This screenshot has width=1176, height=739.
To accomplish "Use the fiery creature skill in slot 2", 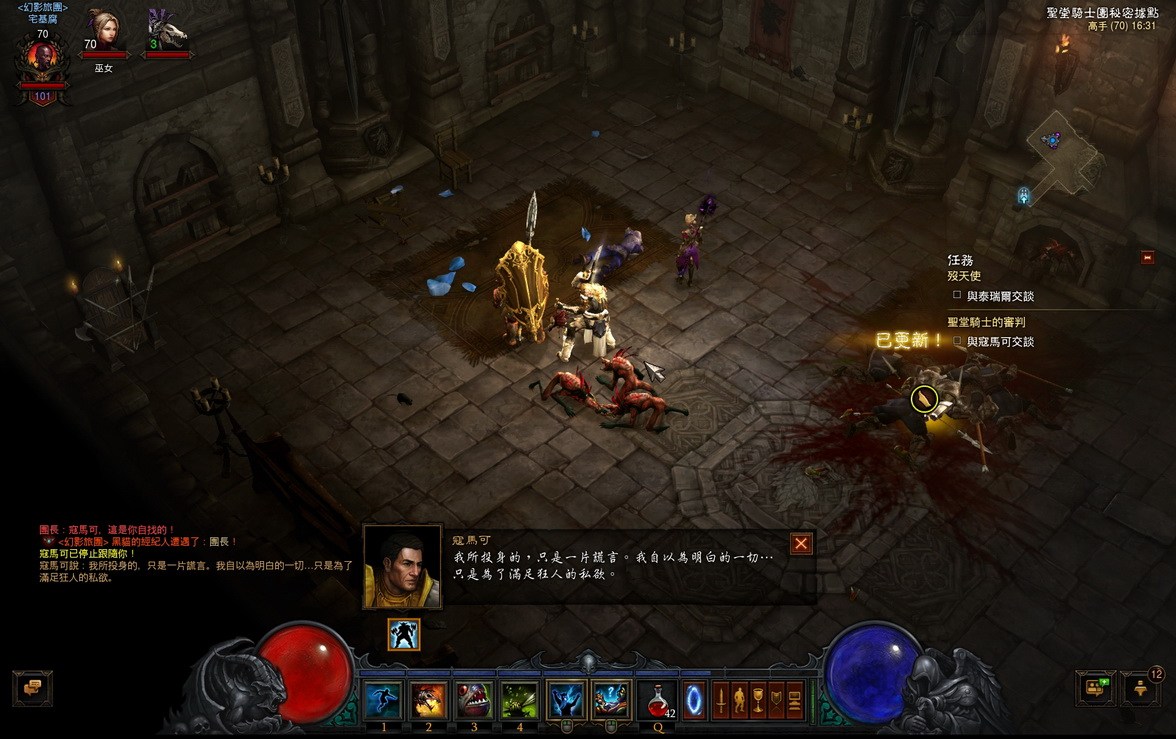I will [x=428, y=699].
